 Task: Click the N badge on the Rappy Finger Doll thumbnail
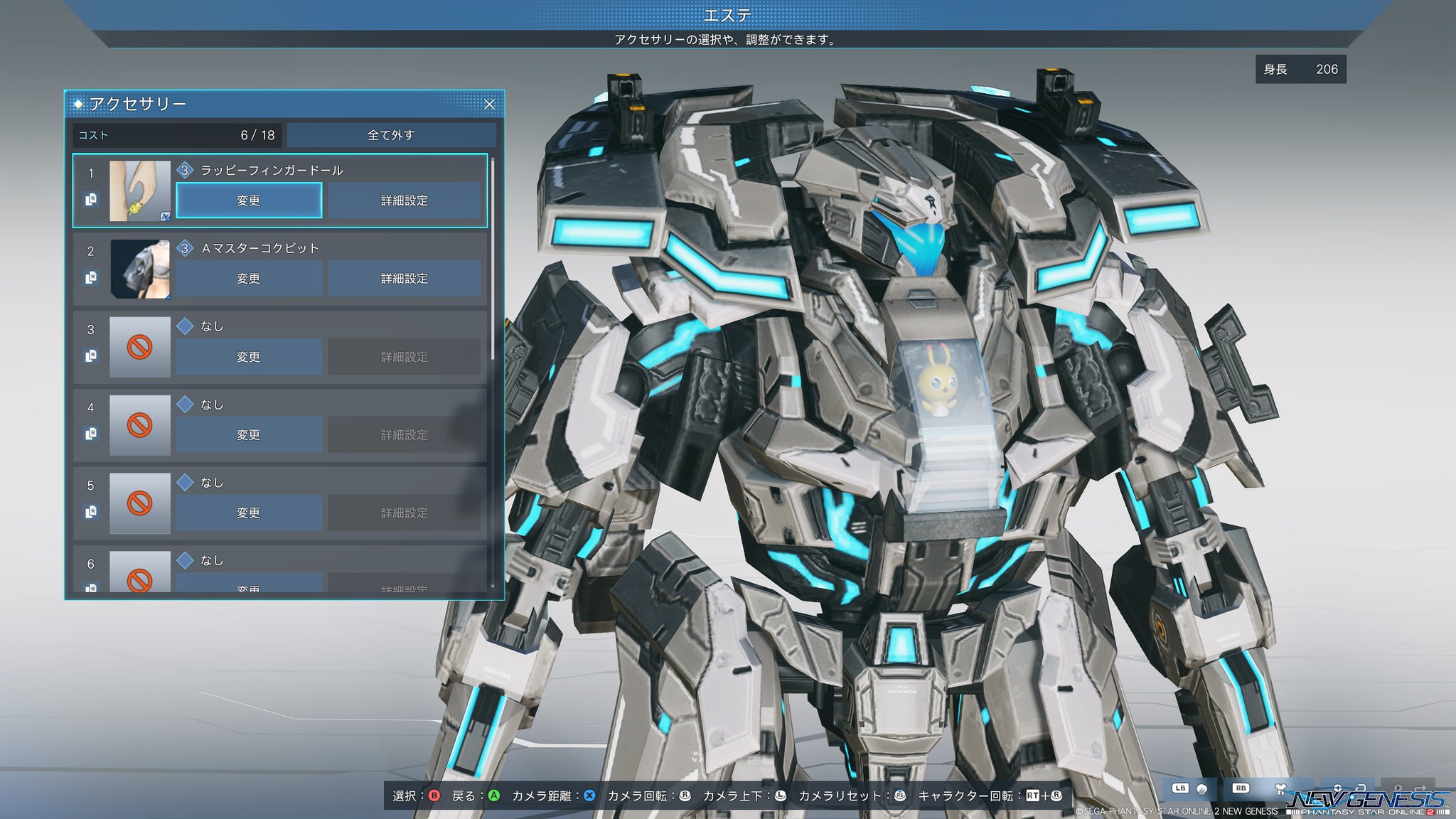(x=164, y=217)
